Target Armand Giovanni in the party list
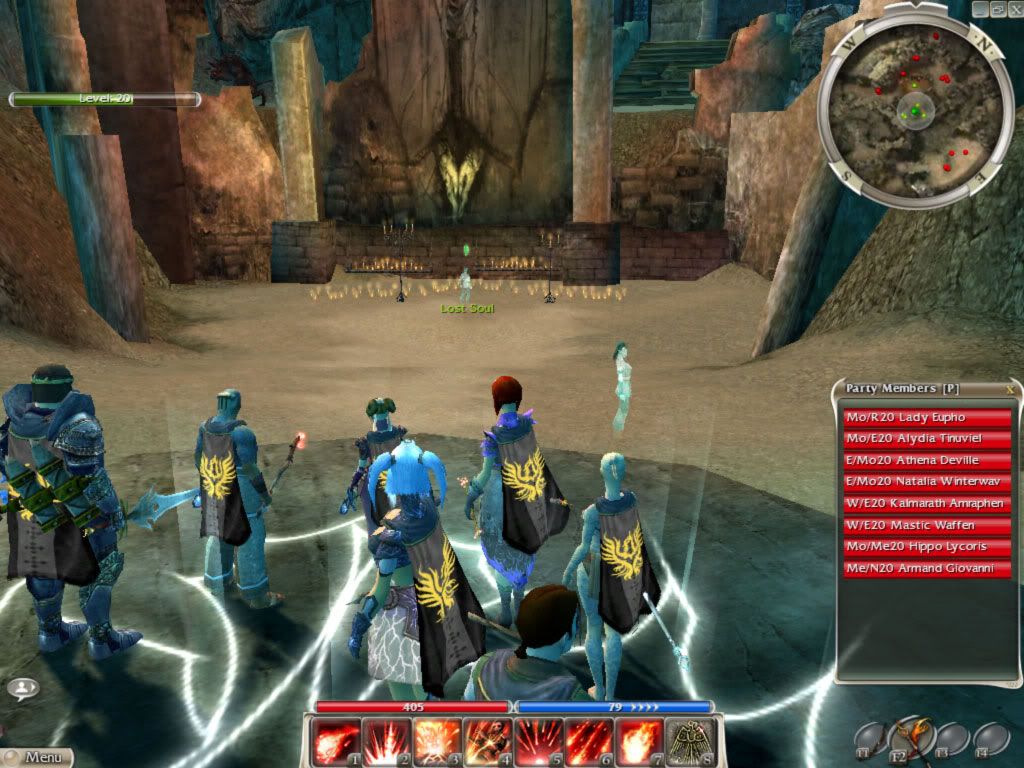This screenshot has width=1024, height=768. (x=927, y=569)
